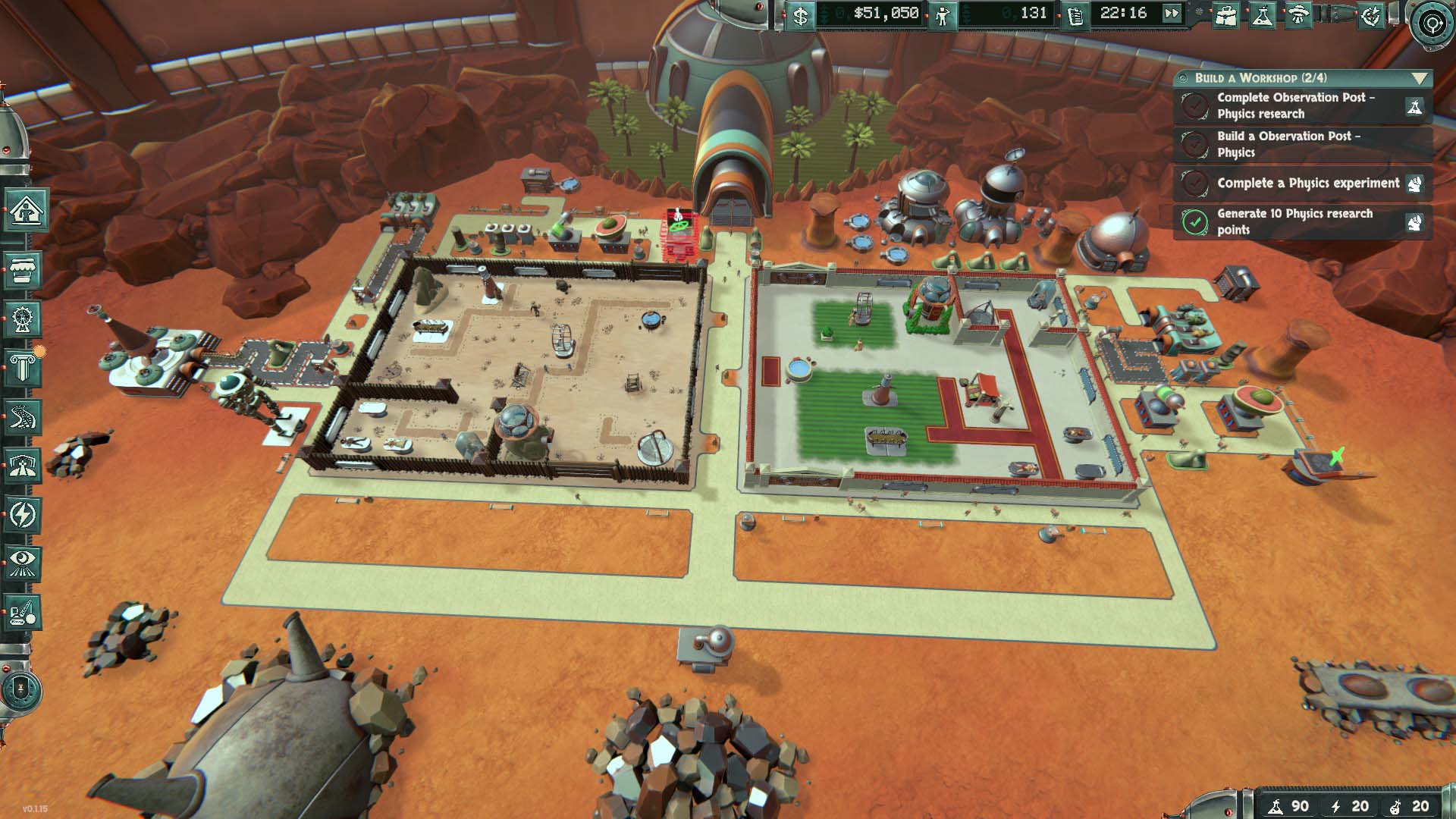This screenshot has width=1456, height=819.
Task: Click the UFO icon in top bar
Action: 1298,14
